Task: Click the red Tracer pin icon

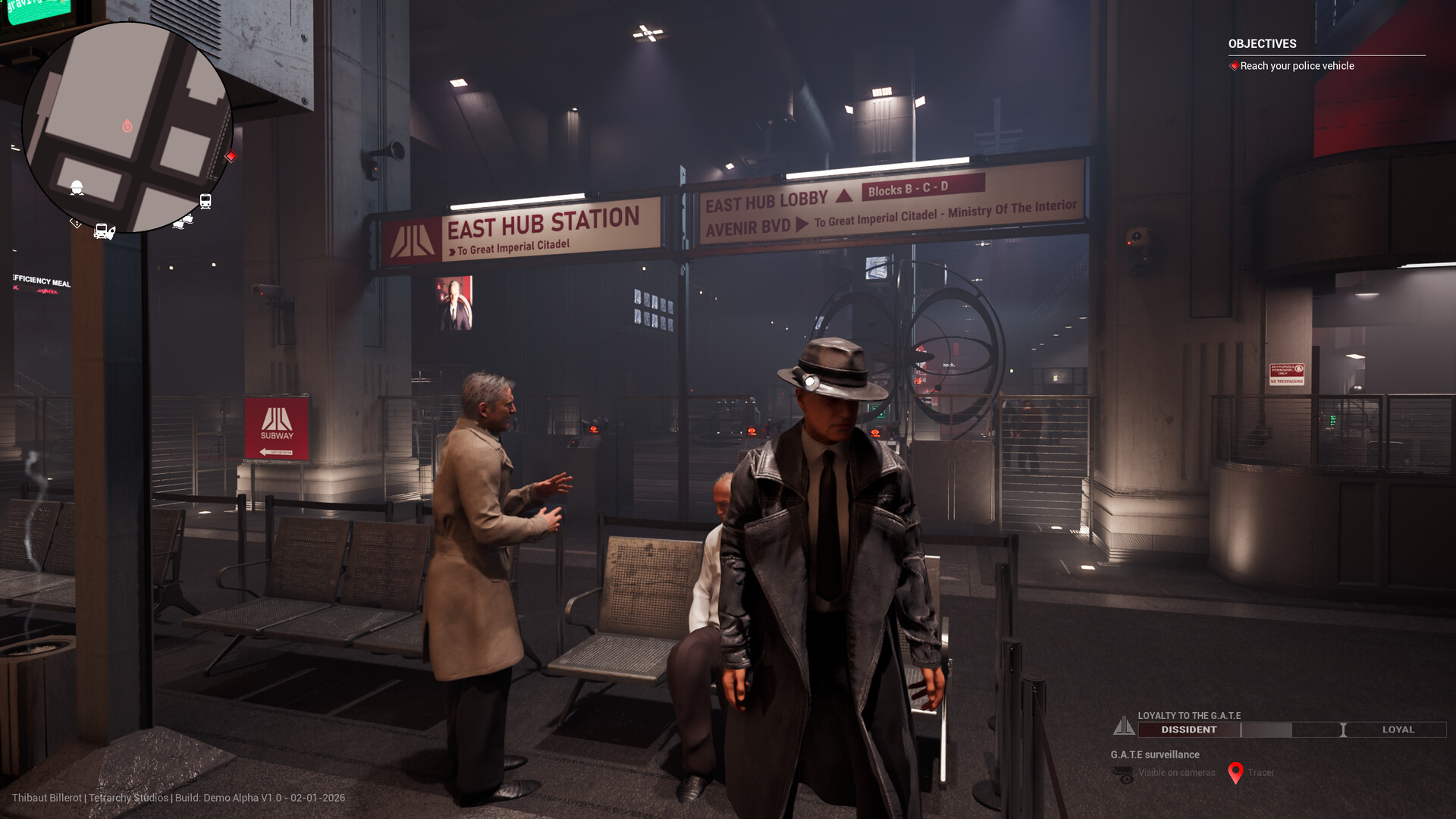Action: [x=1238, y=773]
